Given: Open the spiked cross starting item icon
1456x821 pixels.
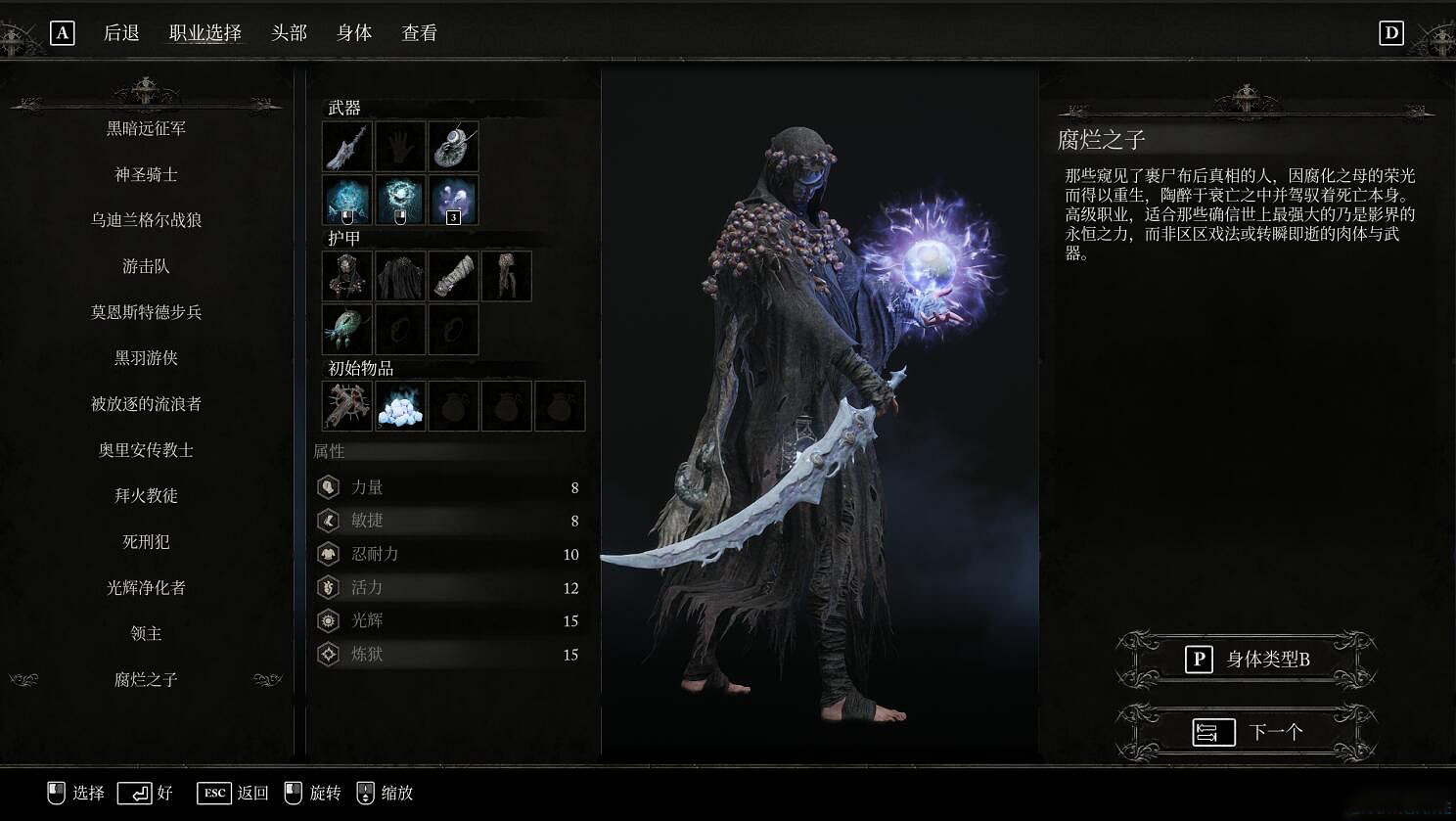Looking at the screenshot, I should pos(346,406).
